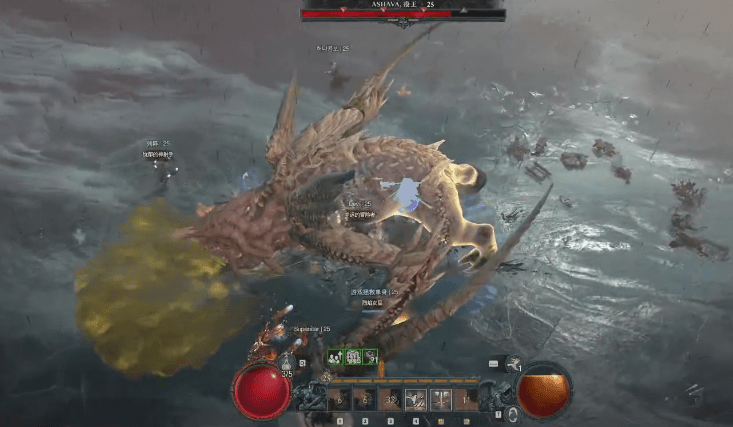Activate the skill slot with 32 cooldown
The image size is (733, 427).
390,400
